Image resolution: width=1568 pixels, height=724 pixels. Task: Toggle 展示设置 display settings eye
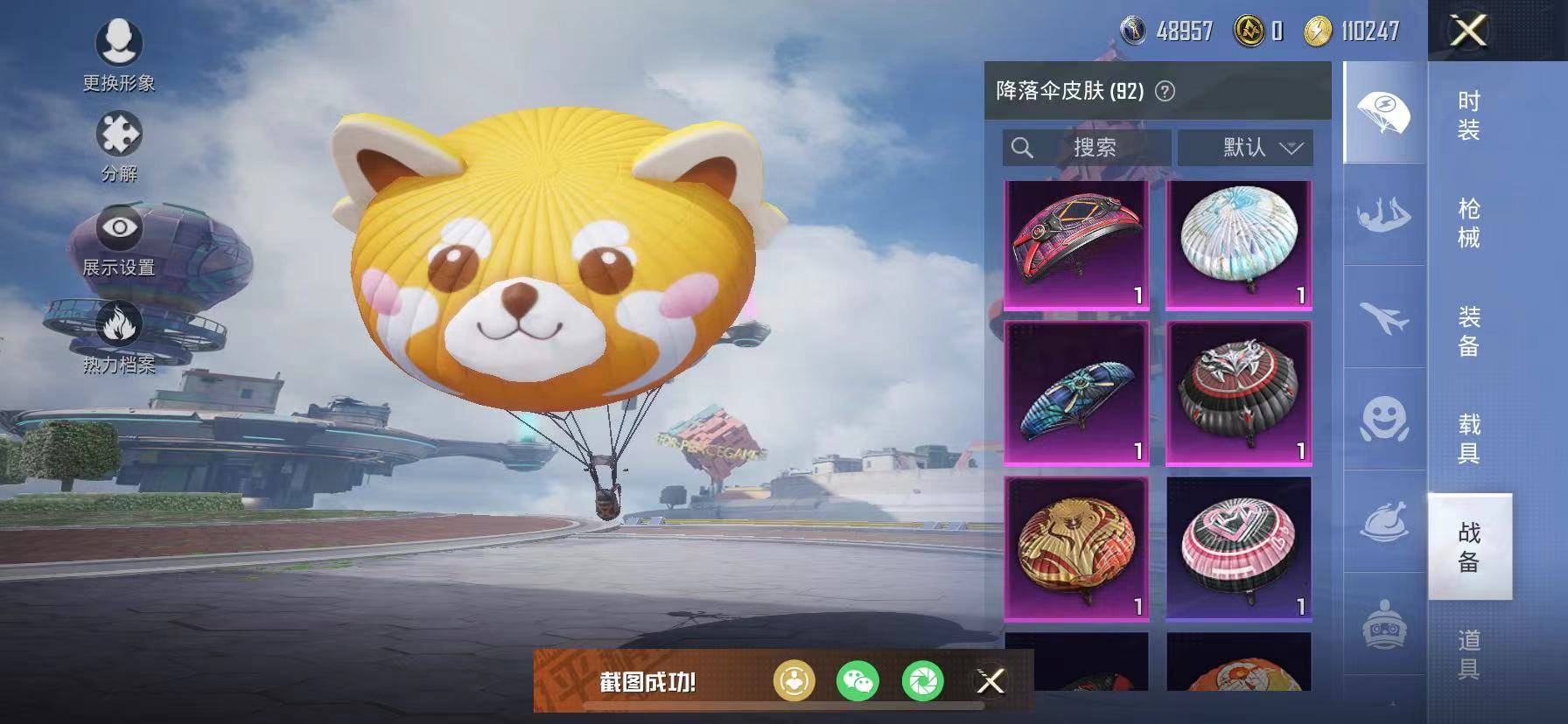pyautogui.click(x=121, y=229)
